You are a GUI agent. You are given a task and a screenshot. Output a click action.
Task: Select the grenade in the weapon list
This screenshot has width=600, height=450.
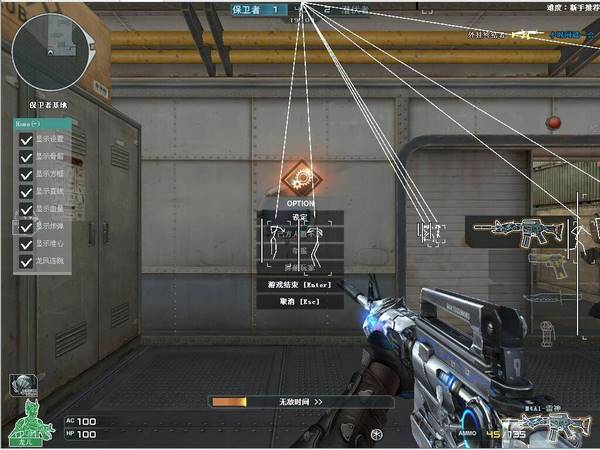coord(545,329)
